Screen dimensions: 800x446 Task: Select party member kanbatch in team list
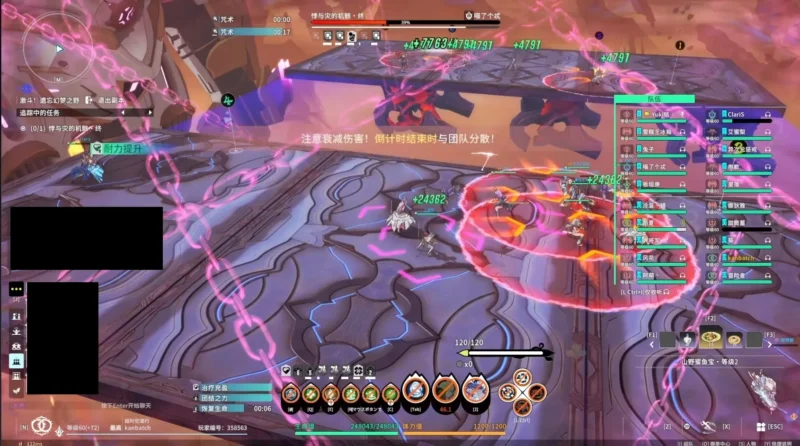tap(738, 257)
